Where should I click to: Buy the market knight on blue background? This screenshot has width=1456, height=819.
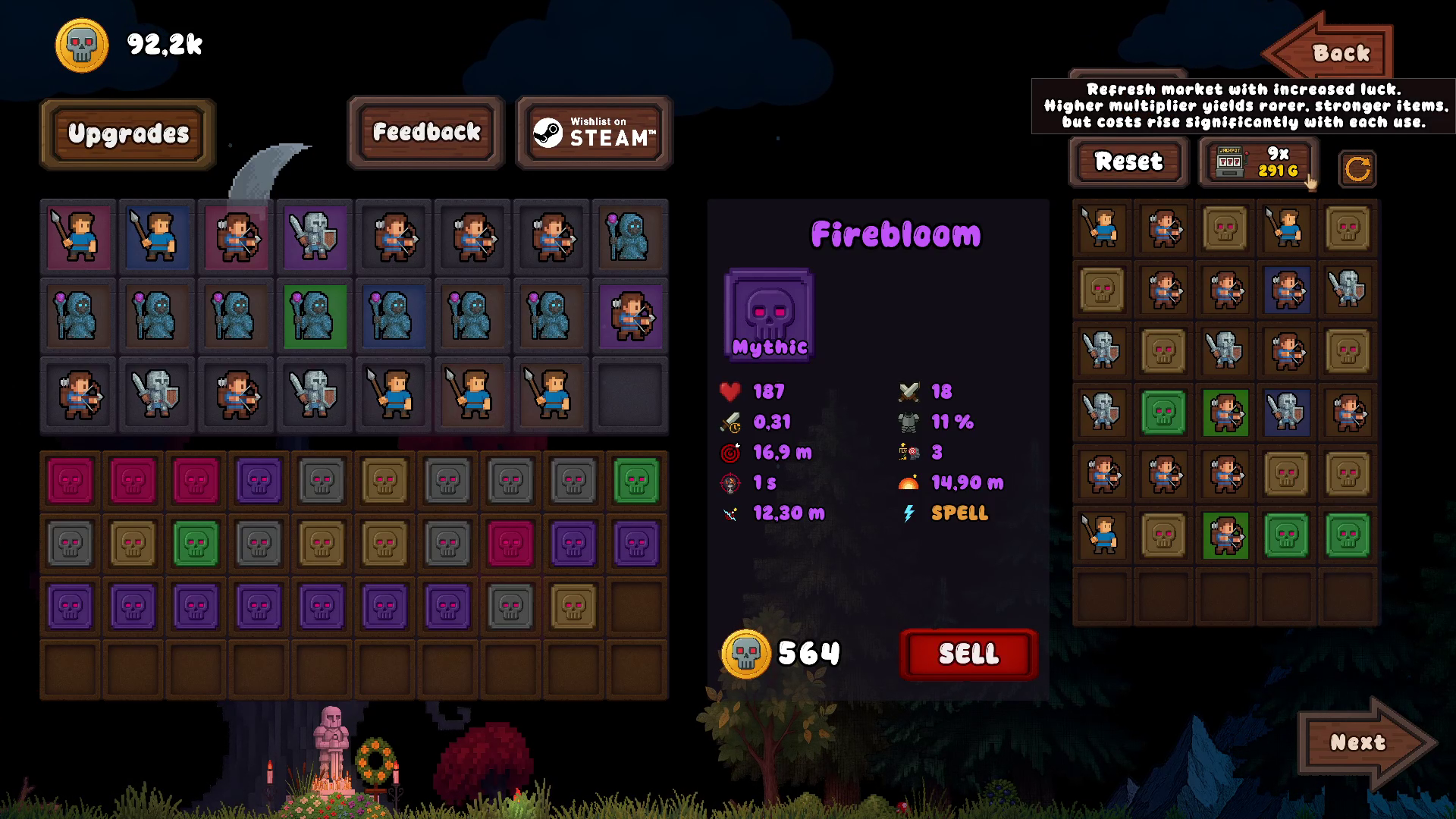click(1286, 413)
